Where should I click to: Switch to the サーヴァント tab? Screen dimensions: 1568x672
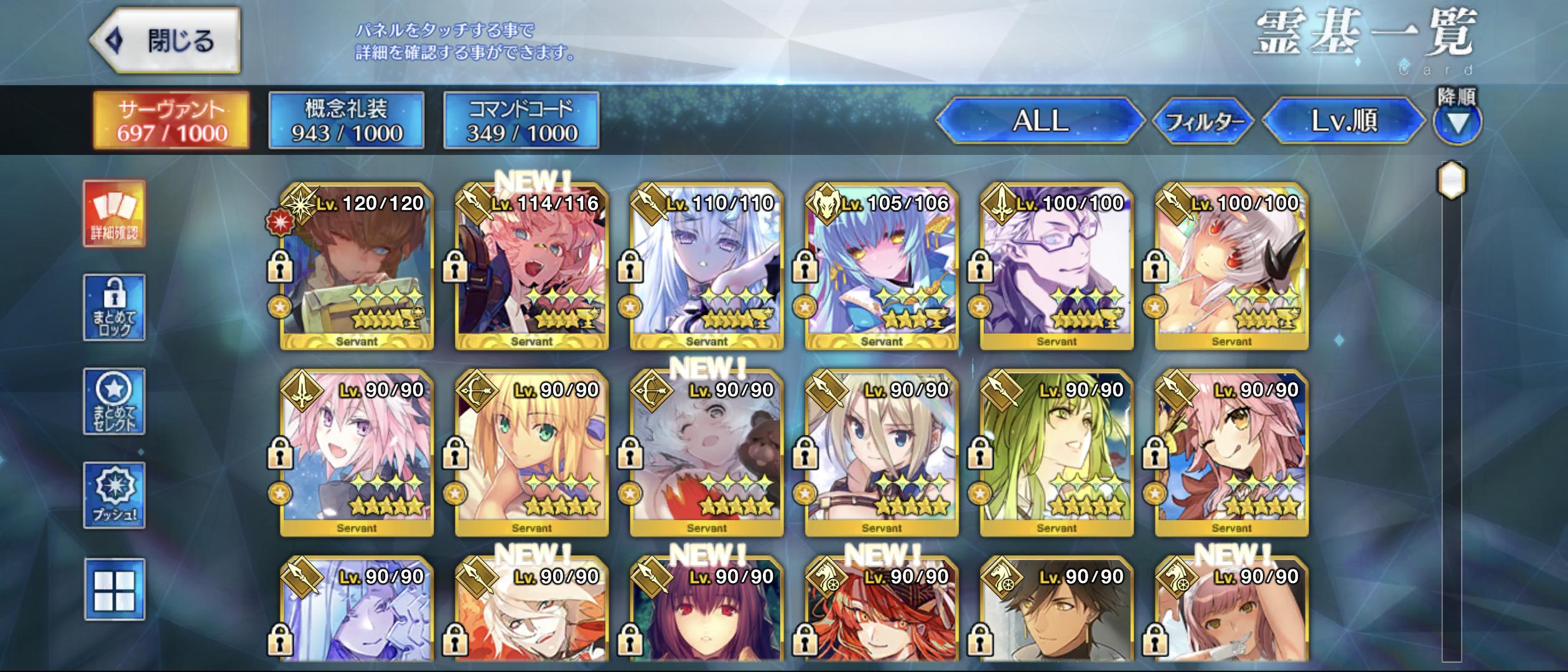[x=171, y=120]
